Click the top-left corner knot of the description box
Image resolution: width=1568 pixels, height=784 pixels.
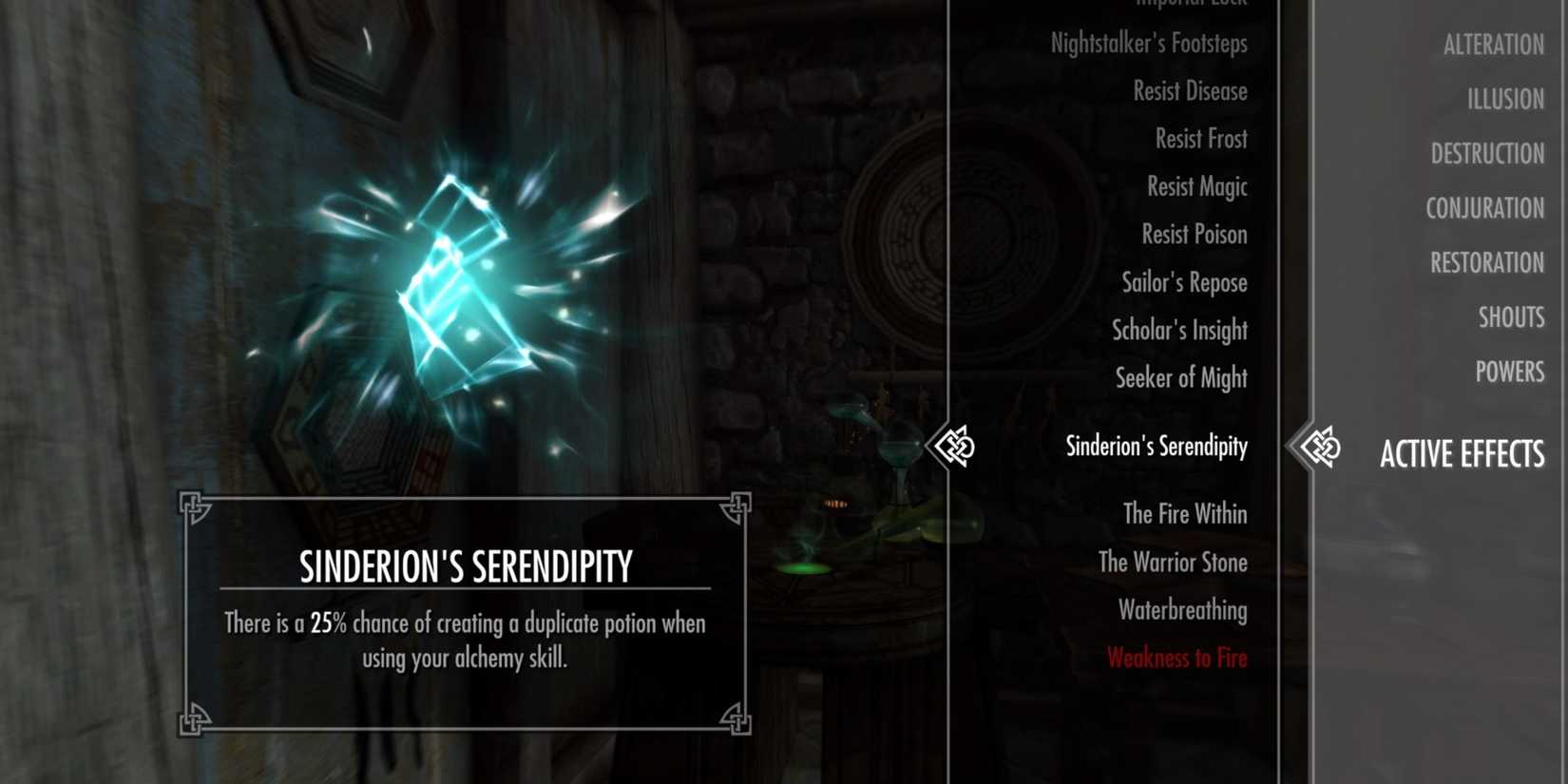195,505
